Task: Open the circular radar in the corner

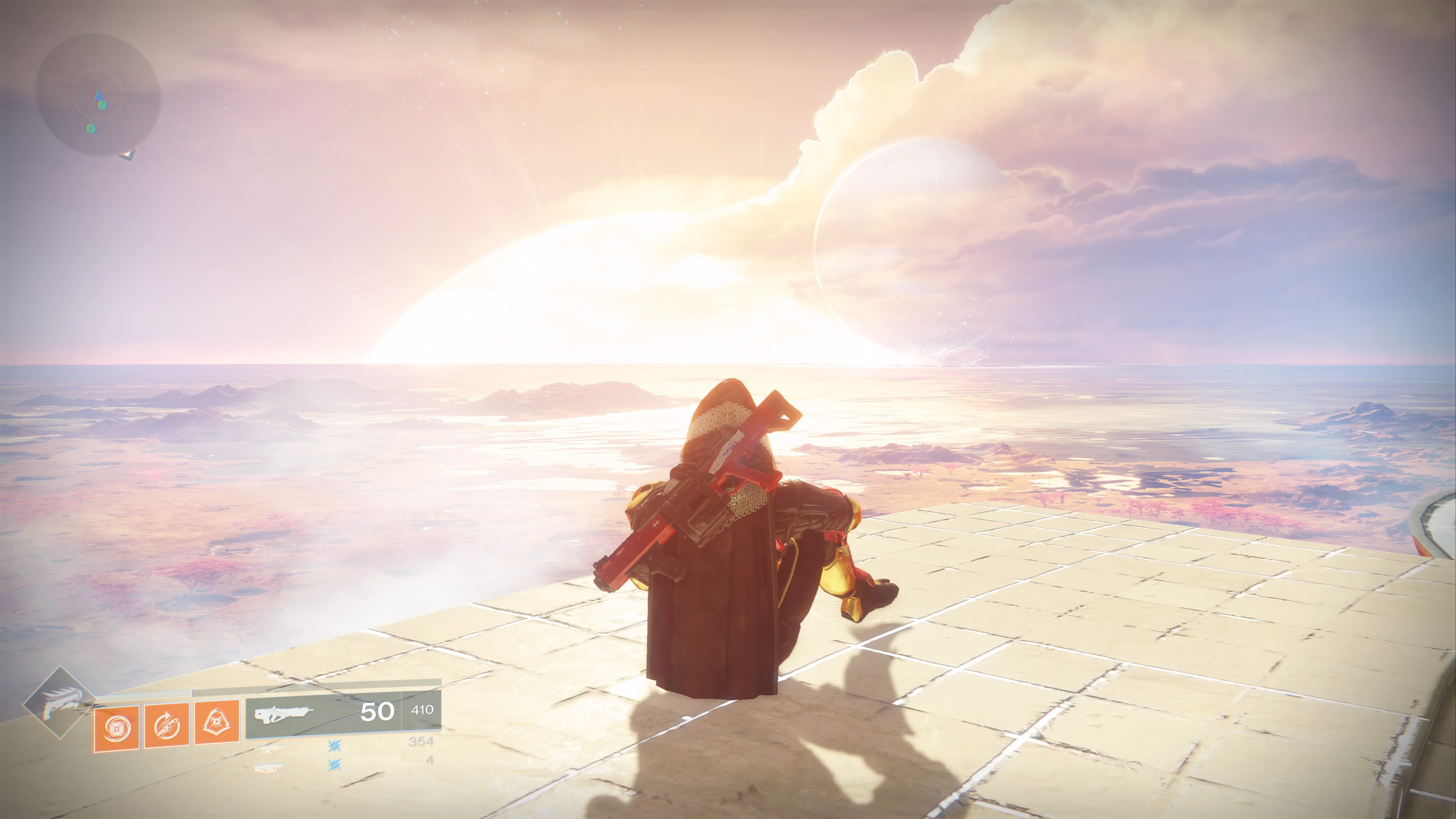Action: [x=98, y=95]
